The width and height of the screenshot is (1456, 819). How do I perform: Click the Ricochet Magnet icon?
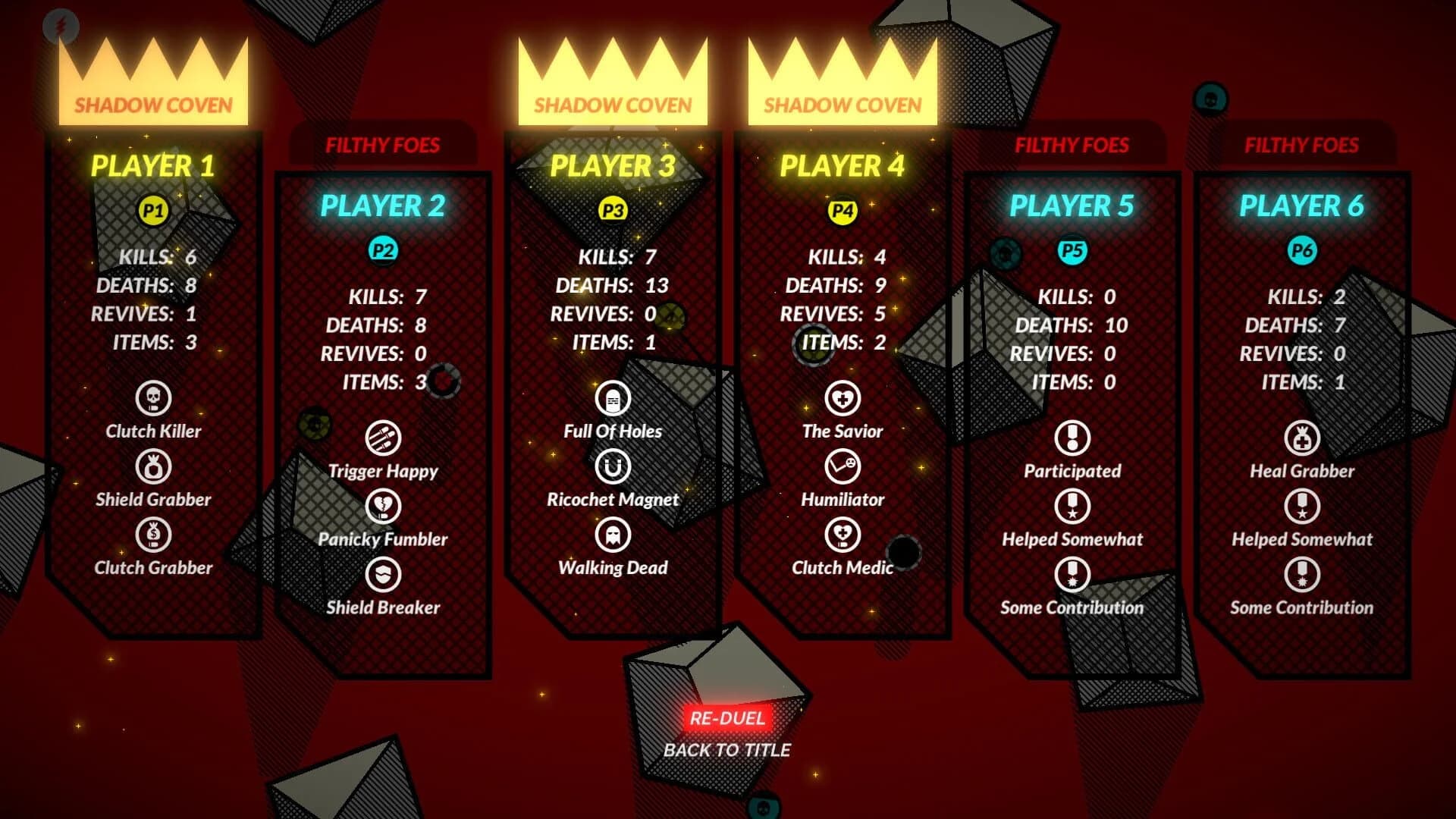coord(614,466)
